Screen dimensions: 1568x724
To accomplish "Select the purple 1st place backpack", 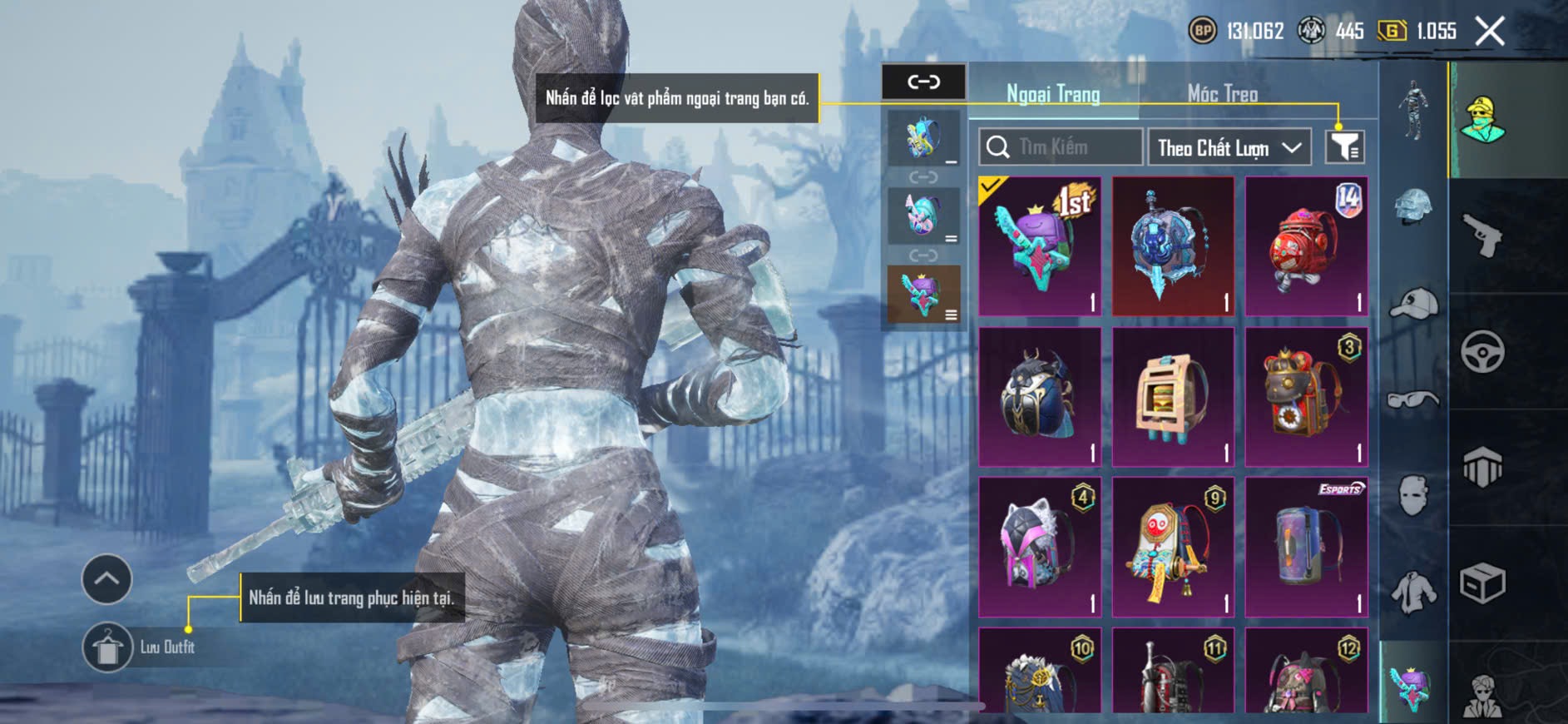I will [x=1040, y=246].
